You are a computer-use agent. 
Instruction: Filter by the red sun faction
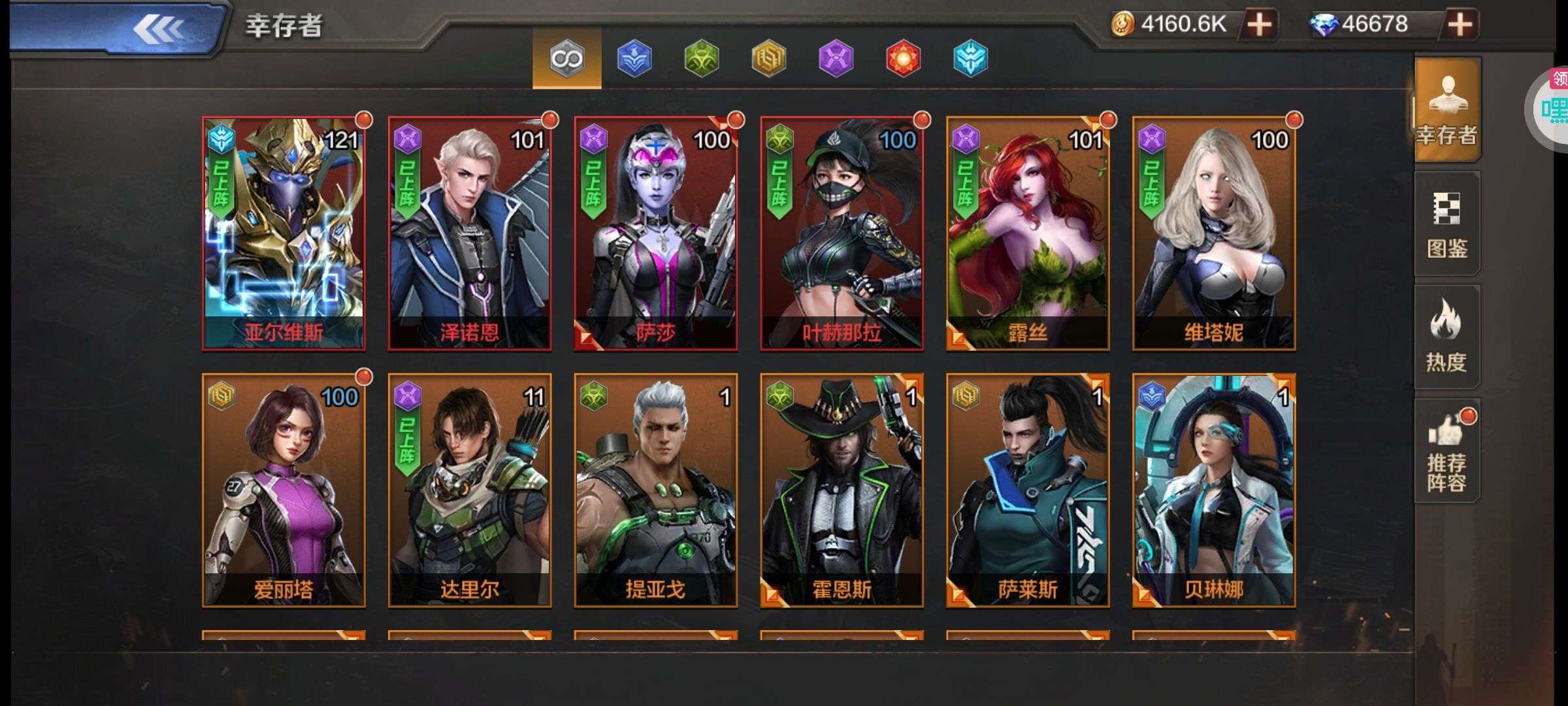[x=904, y=59]
